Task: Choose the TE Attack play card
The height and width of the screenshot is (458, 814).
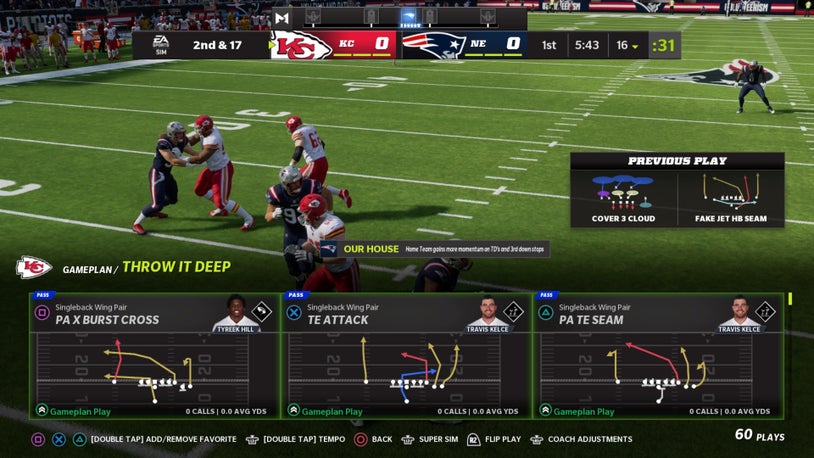Action: [x=406, y=355]
